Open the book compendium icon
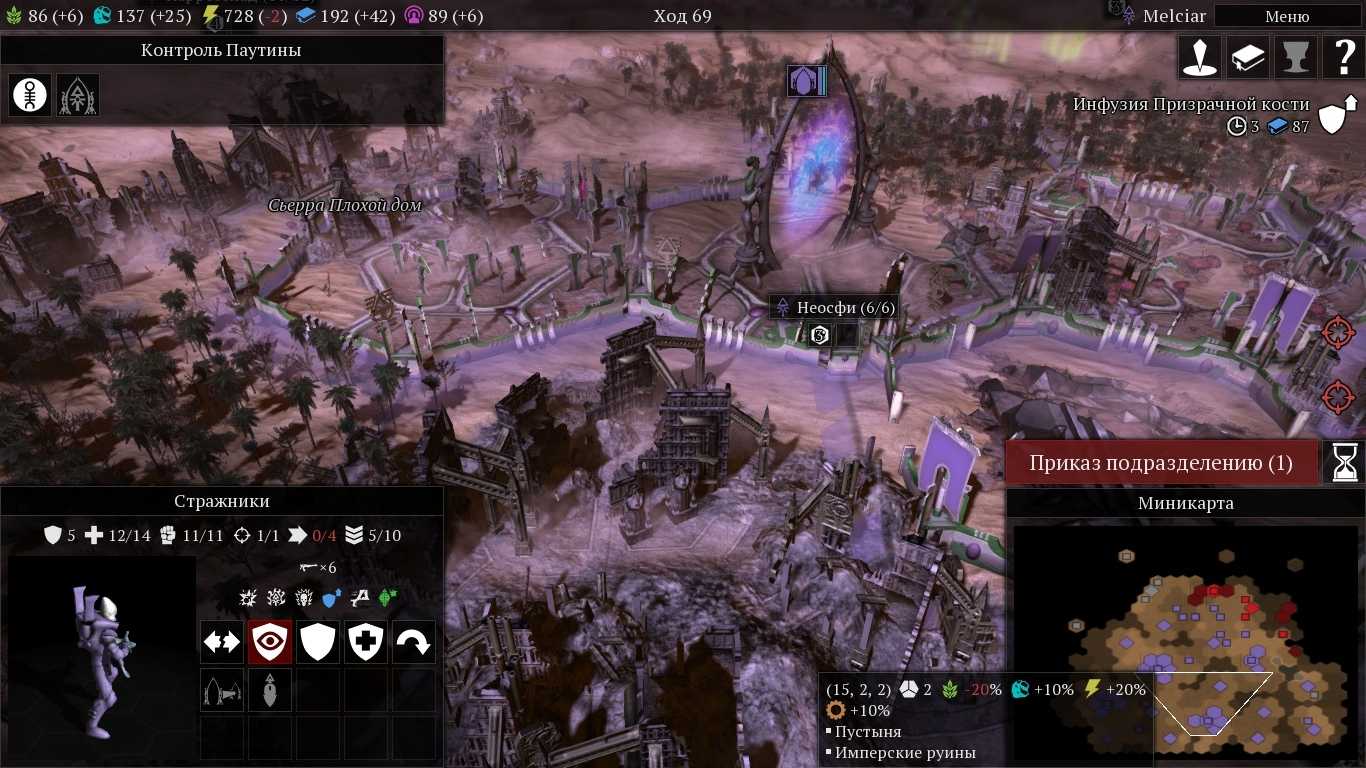 point(1248,58)
